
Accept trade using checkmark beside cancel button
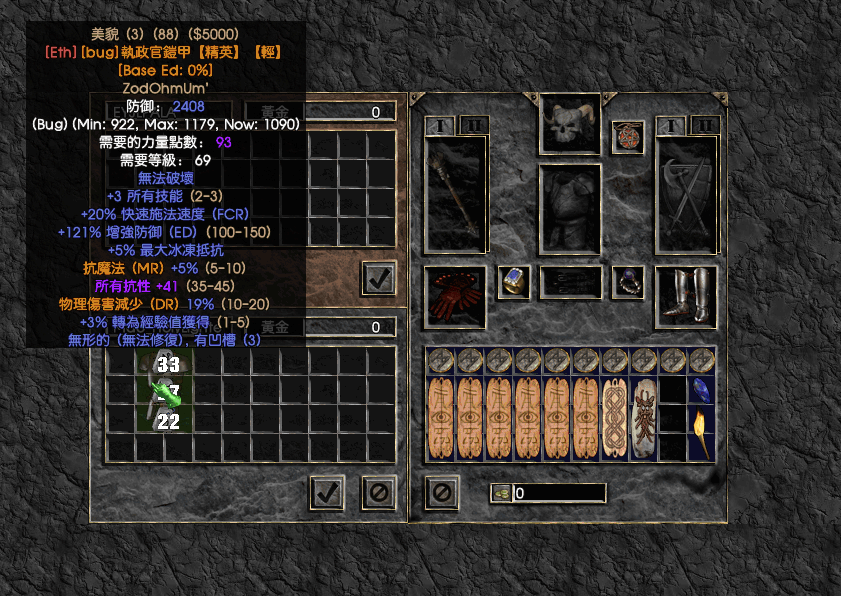[328, 491]
